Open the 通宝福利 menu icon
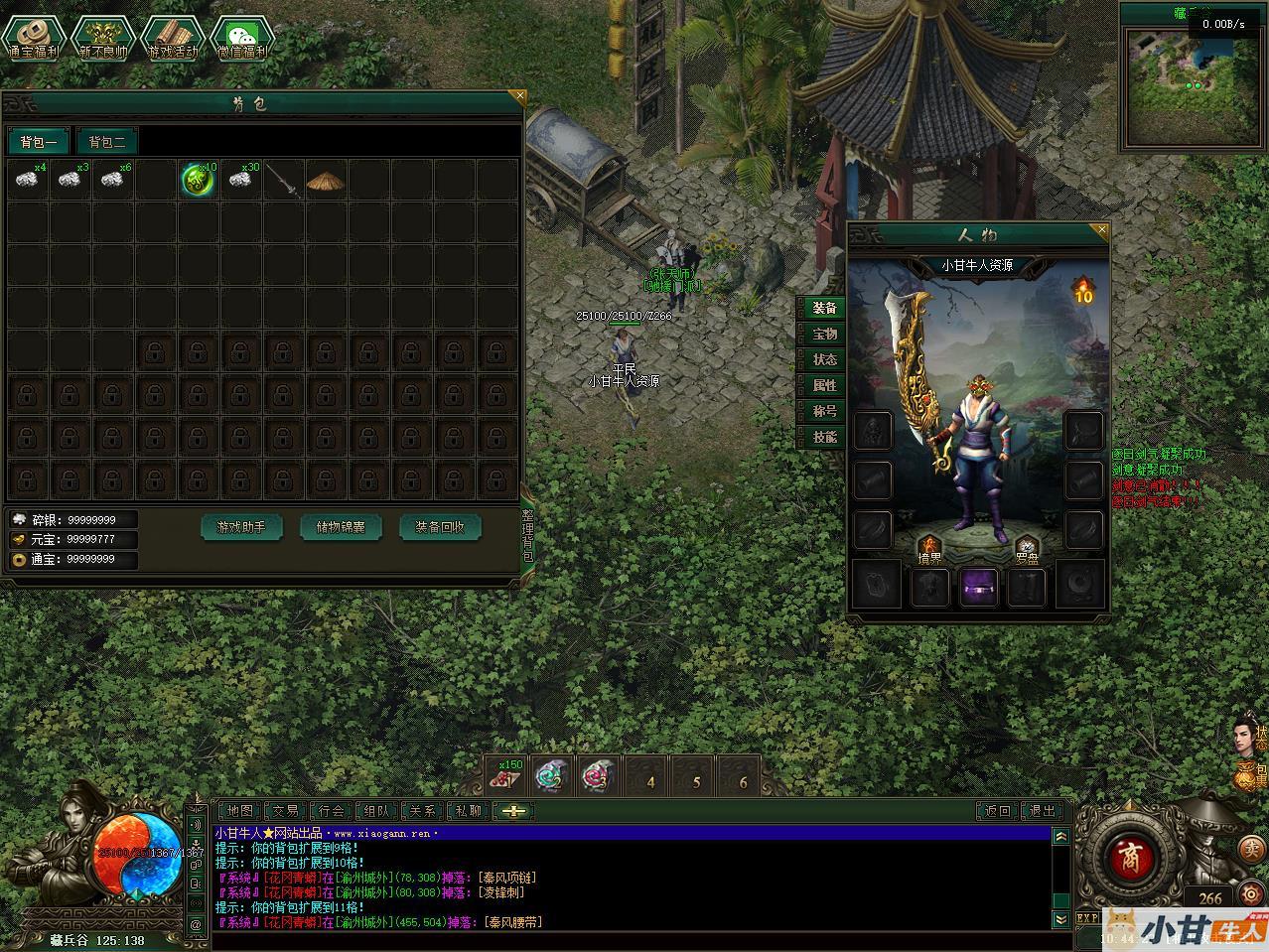 (34, 38)
